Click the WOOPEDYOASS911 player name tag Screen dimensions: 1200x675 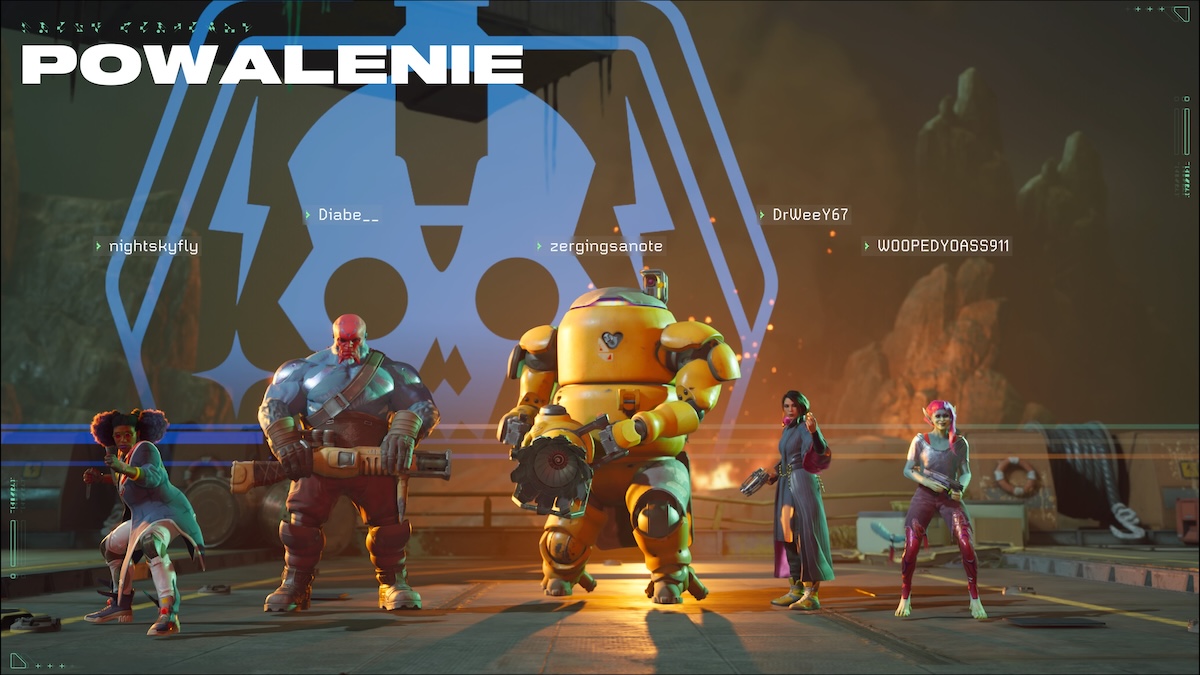tap(942, 246)
